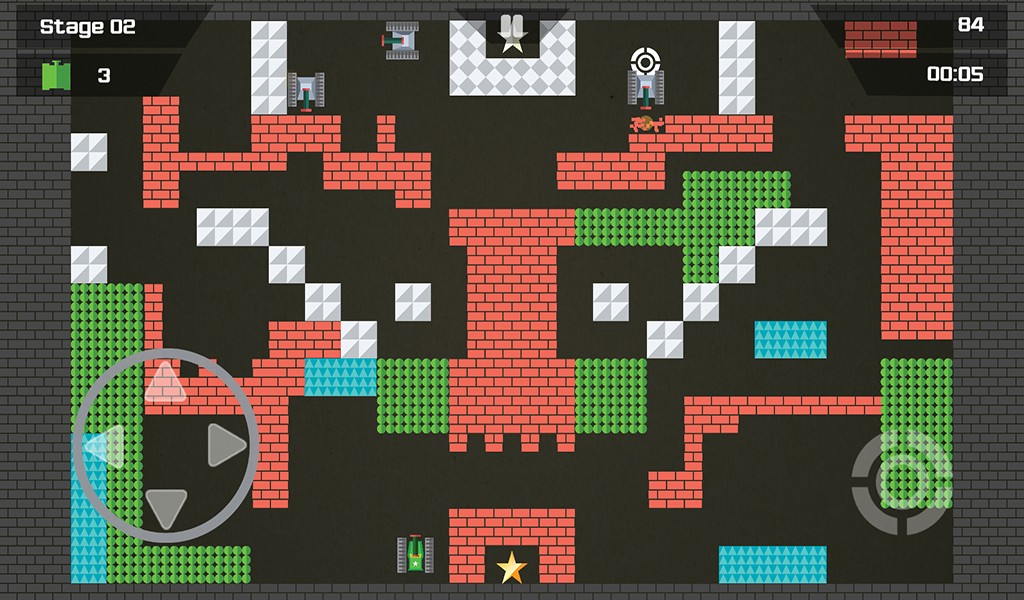Viewport: 1024px width, 600px height.
Task: Tap the right arrow on the D-pad
Action: pos(226,445)
